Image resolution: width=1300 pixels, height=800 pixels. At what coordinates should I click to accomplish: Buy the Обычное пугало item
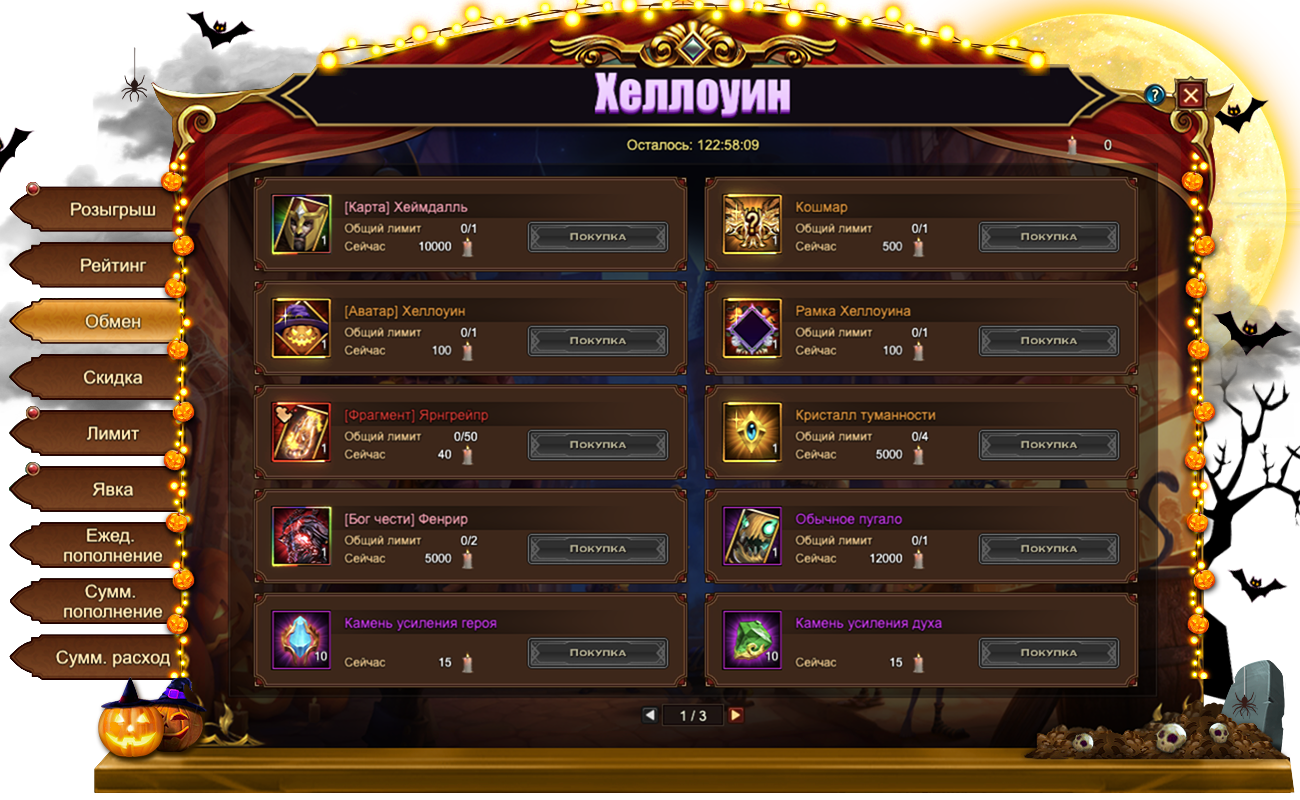(x=1048, y=549)
